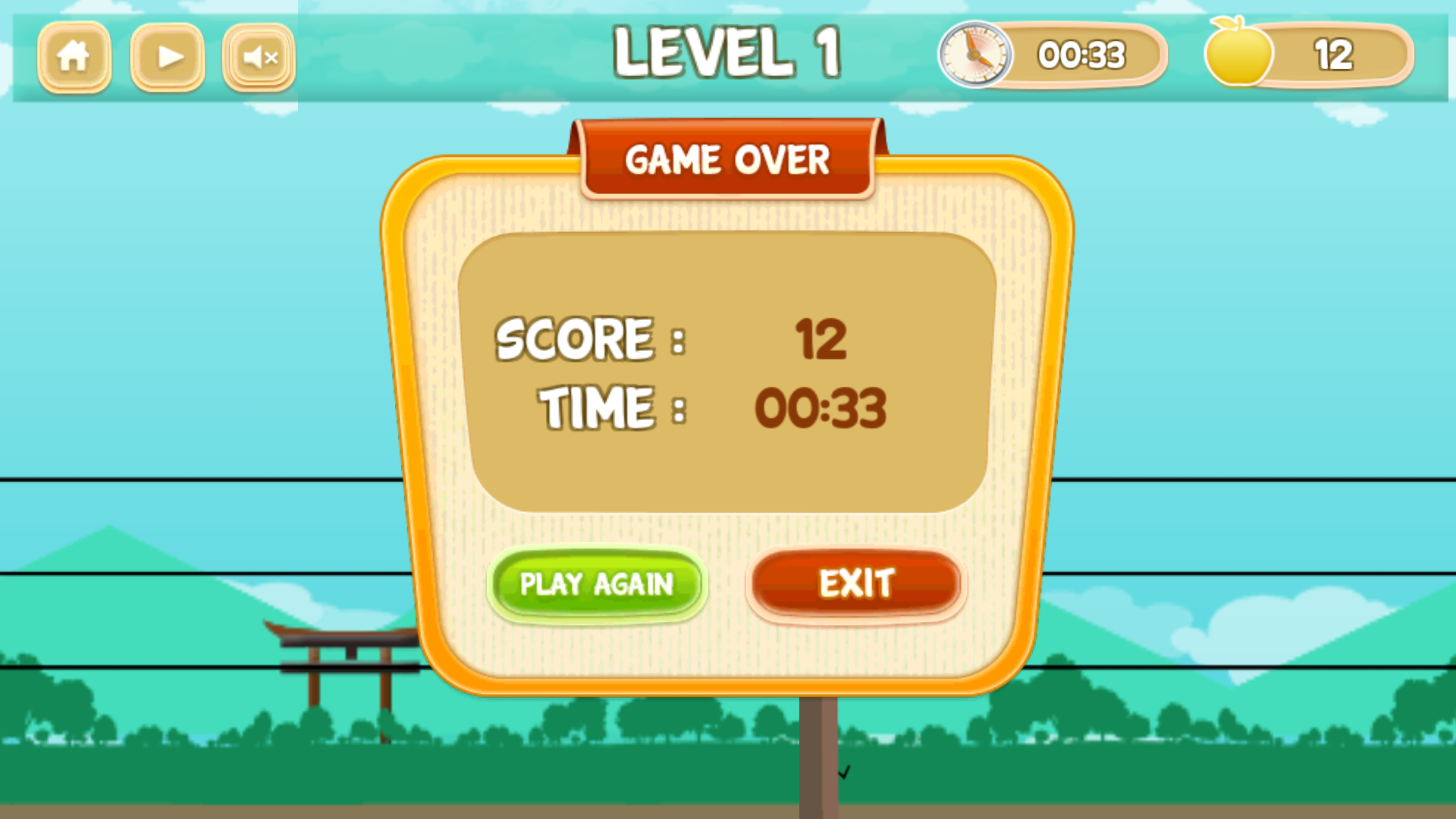Toggle pause with the play button
This screenshot has height=819, width=1456.
click(x=166, y=56)
